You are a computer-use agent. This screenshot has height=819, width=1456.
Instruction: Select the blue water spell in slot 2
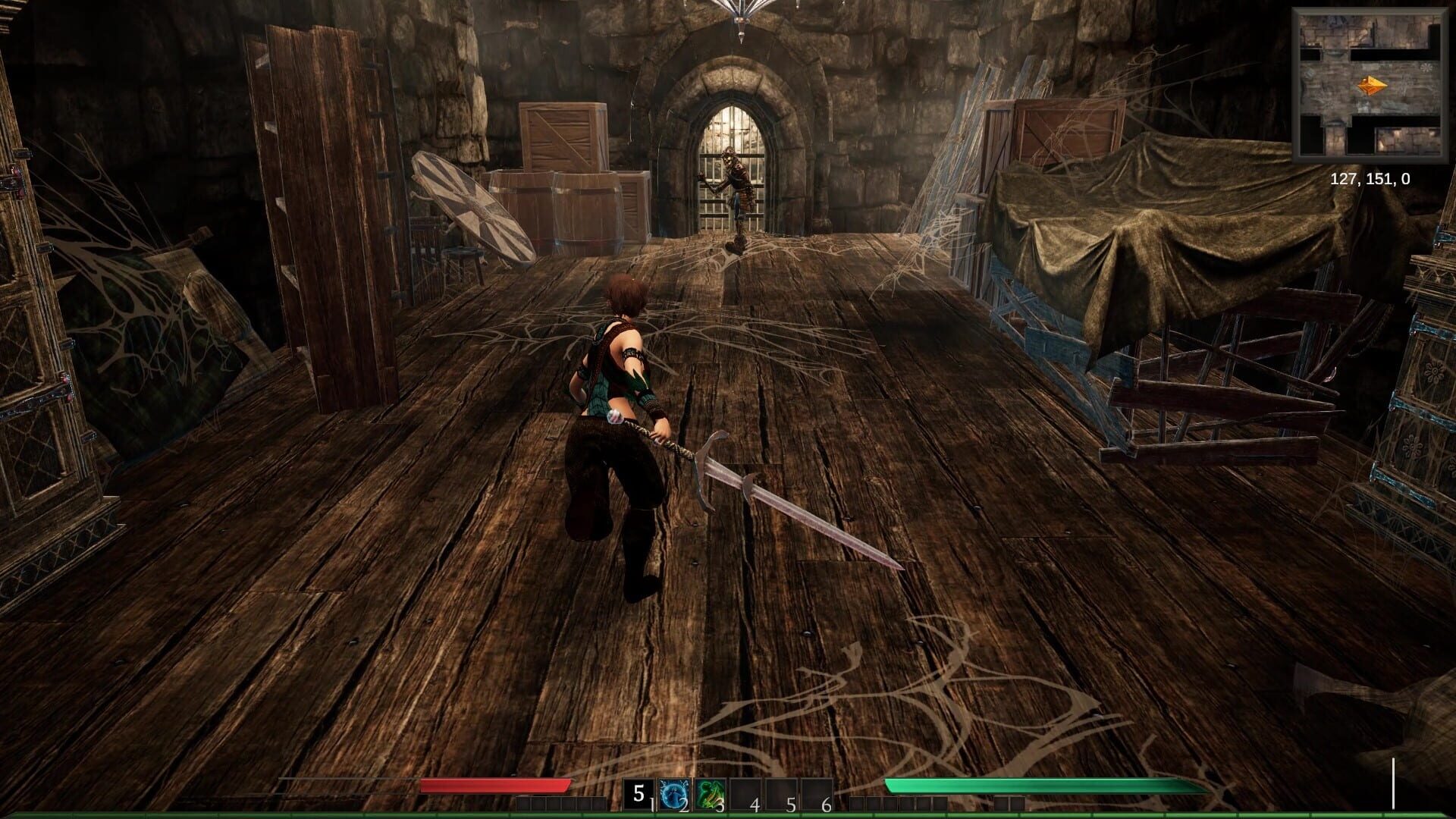point(675,794)
